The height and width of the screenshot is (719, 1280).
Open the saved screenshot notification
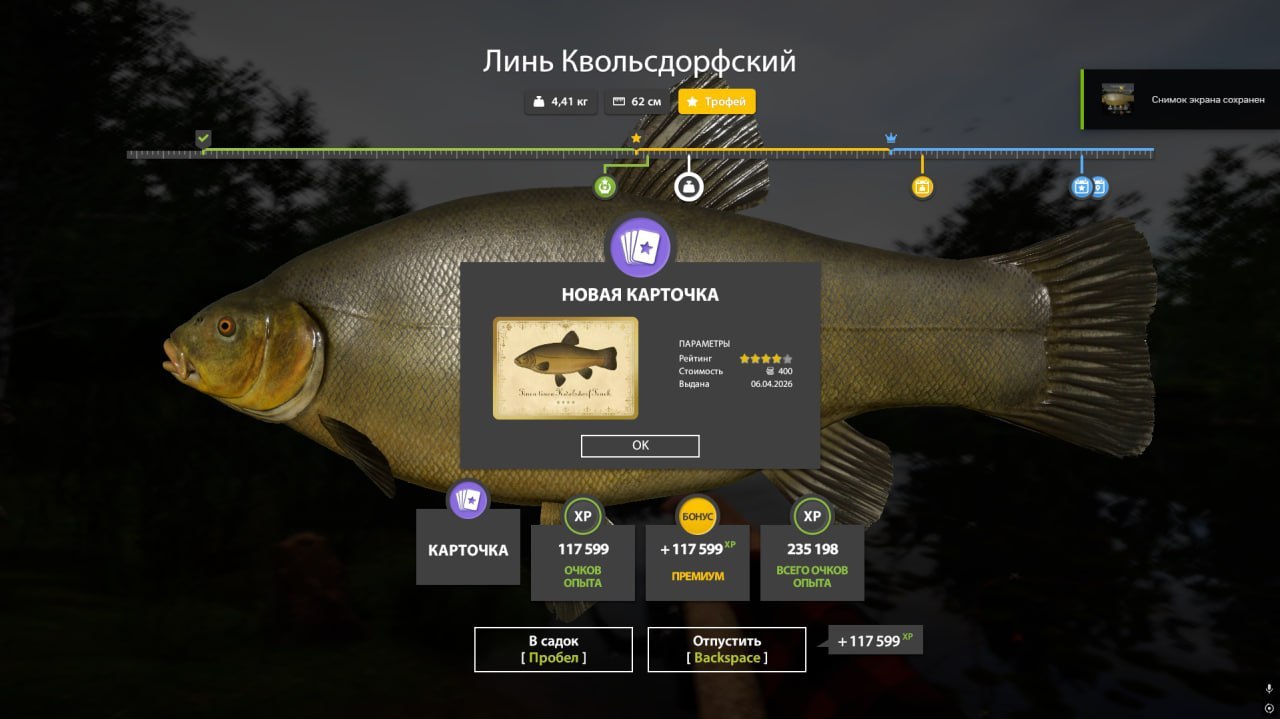1180,99
